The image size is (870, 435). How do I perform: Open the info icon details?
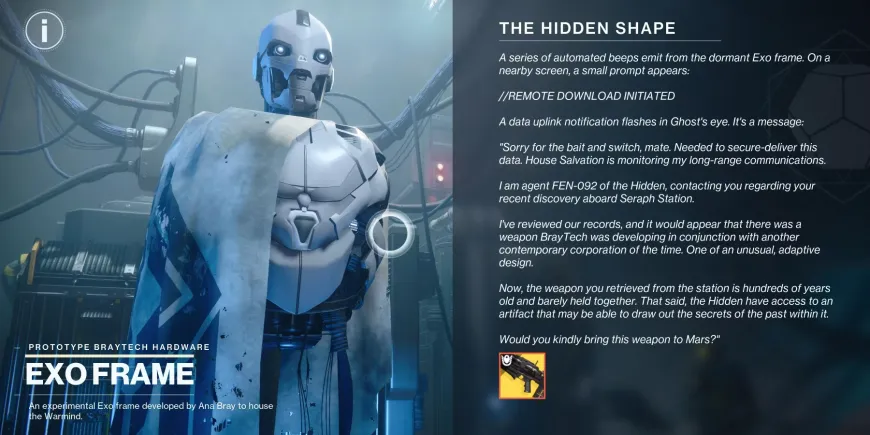[44, 30]
